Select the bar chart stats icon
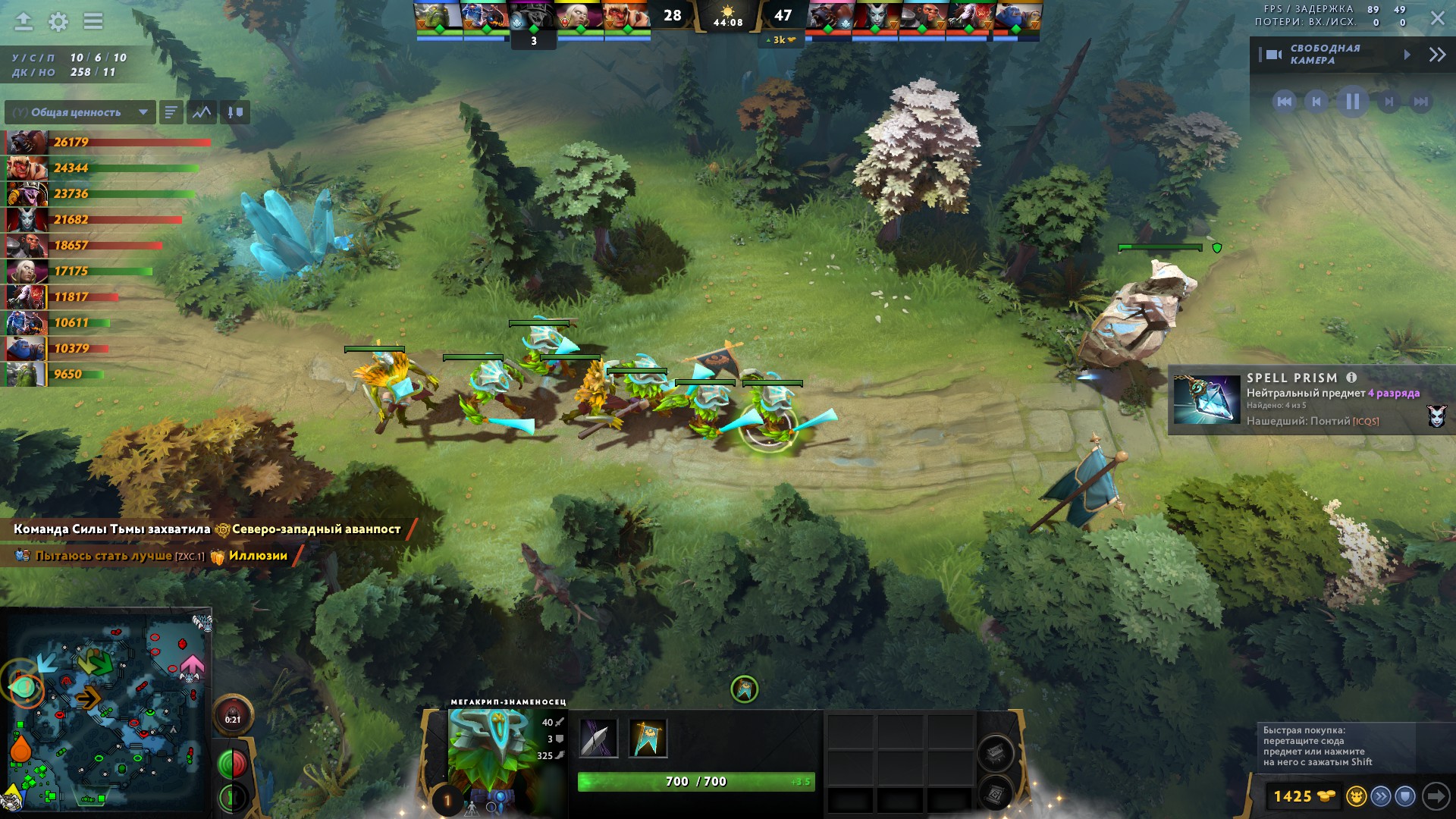The width and height of the screenshot is (1456, 819). [x=170, y=112]
